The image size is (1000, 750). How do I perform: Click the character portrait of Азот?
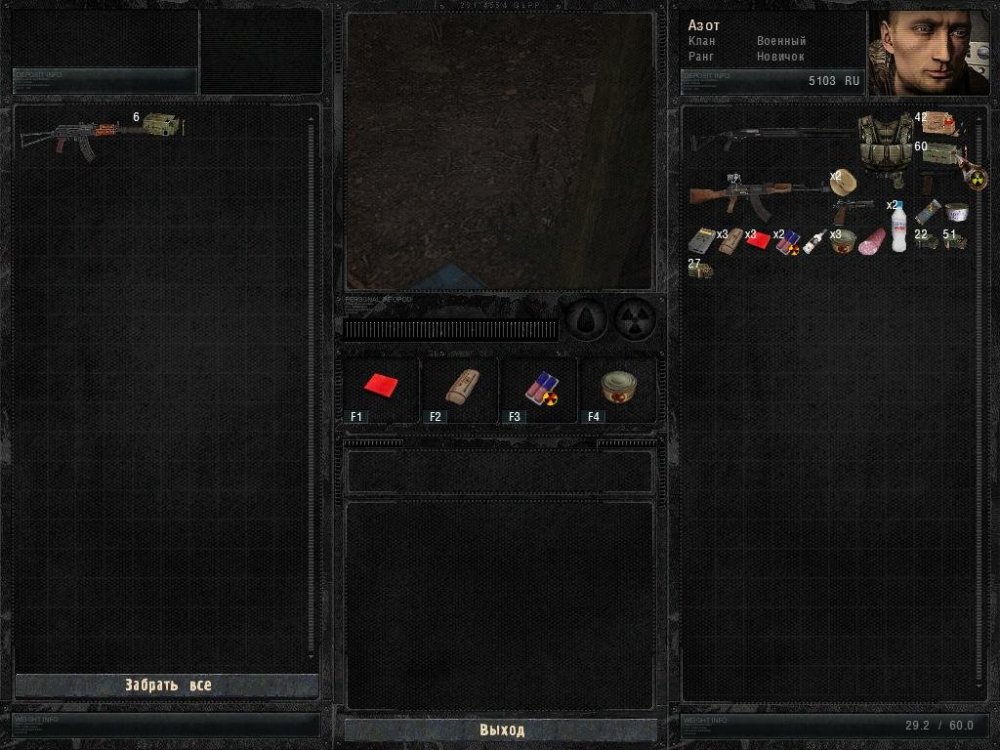930,53
